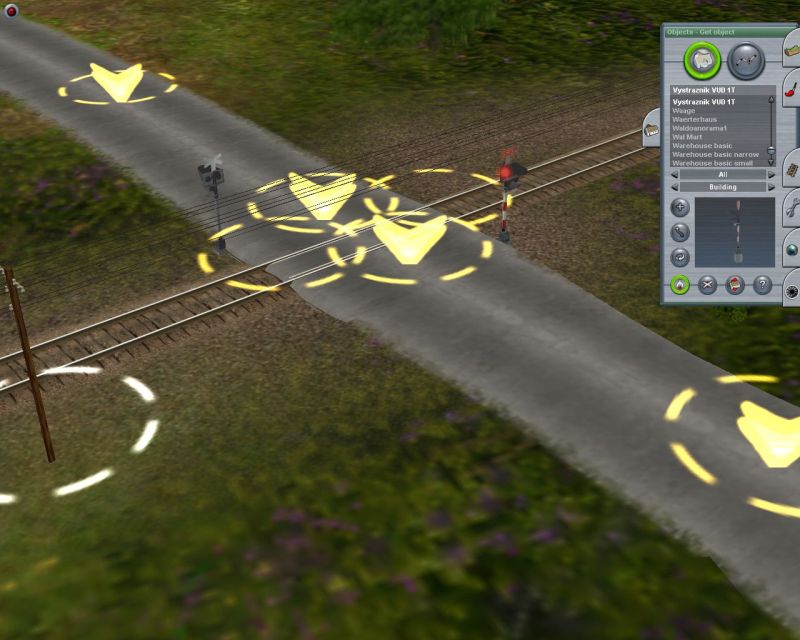Select the Wal Mart object entry

click(x=689, y=137)
